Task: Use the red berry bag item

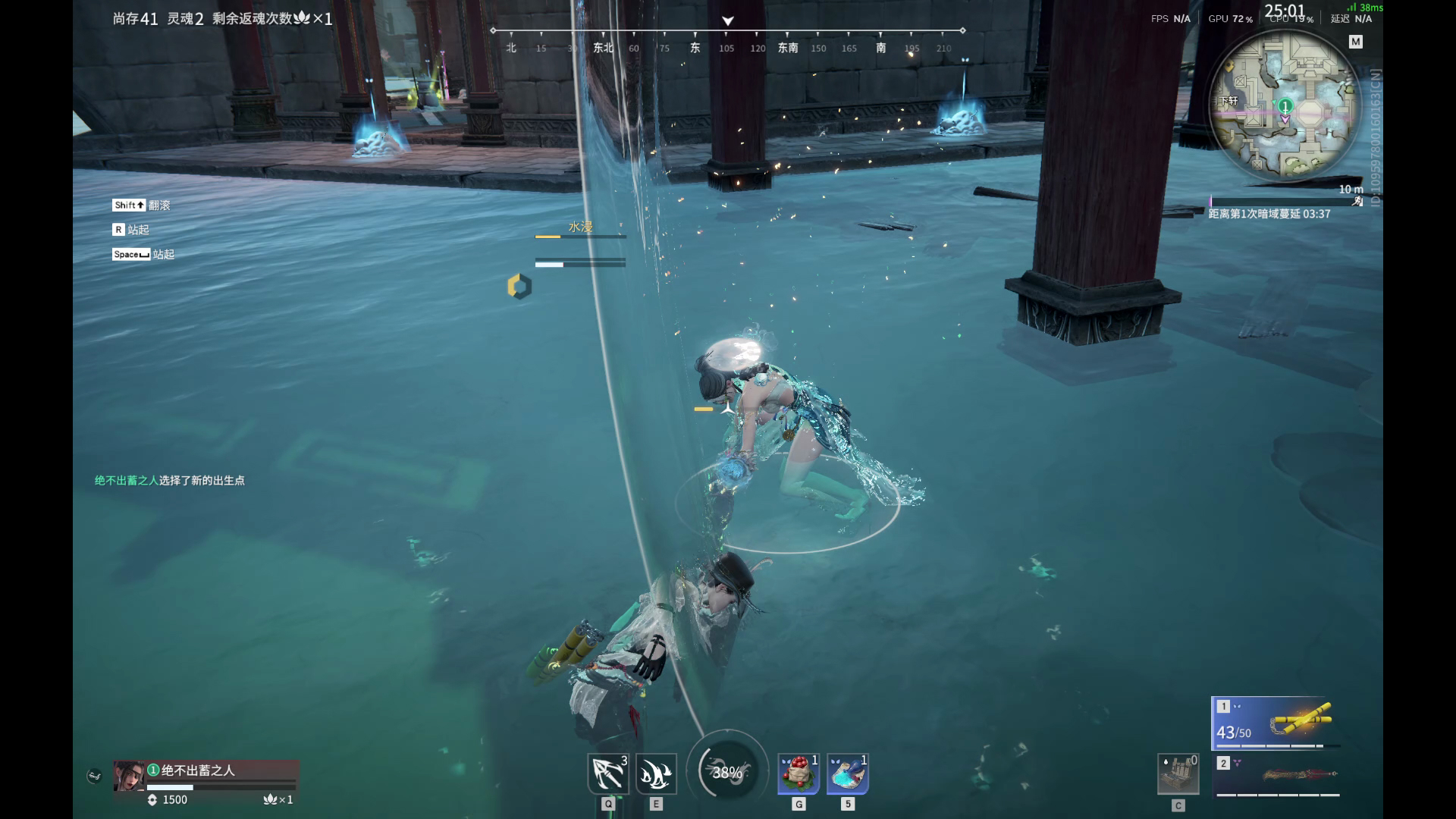Action: point(799,773)
